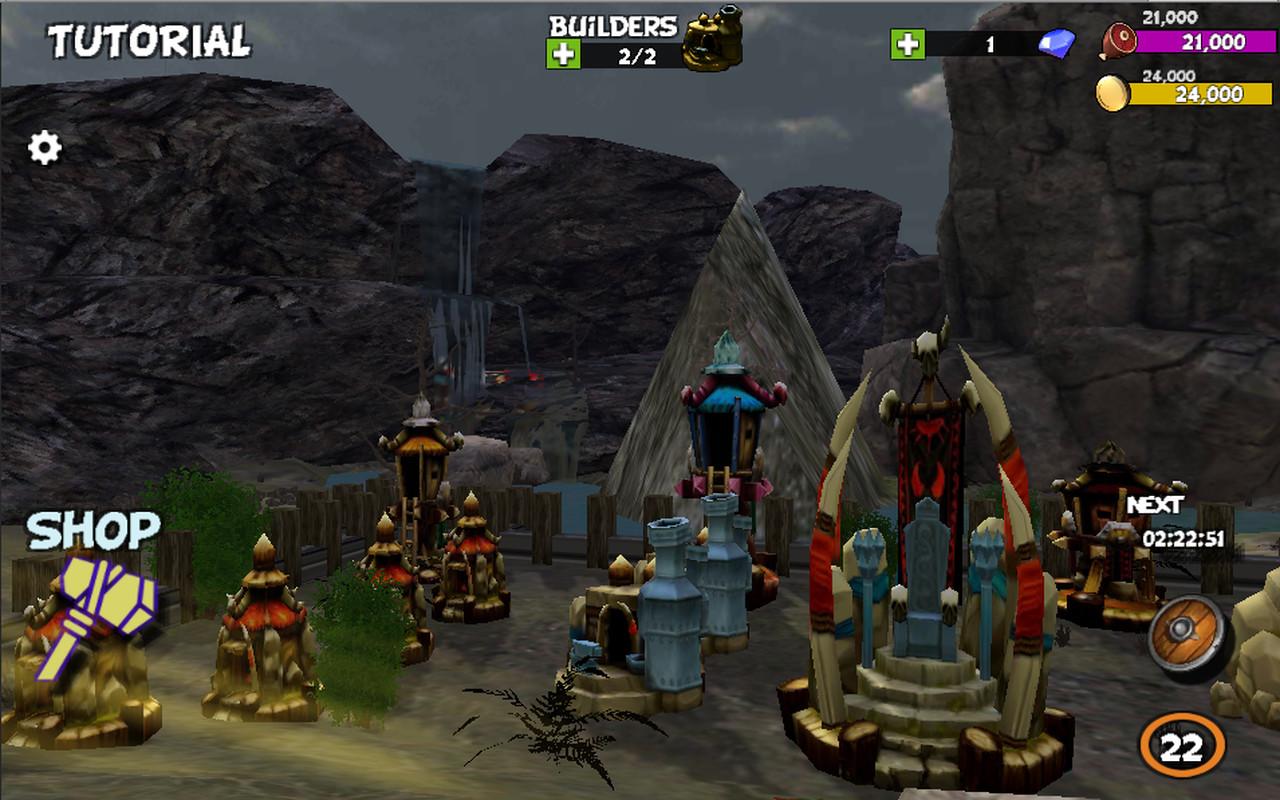Select the orange circle showing 22
This screenshot has width=1280, height=800.
click(1182, 746)
